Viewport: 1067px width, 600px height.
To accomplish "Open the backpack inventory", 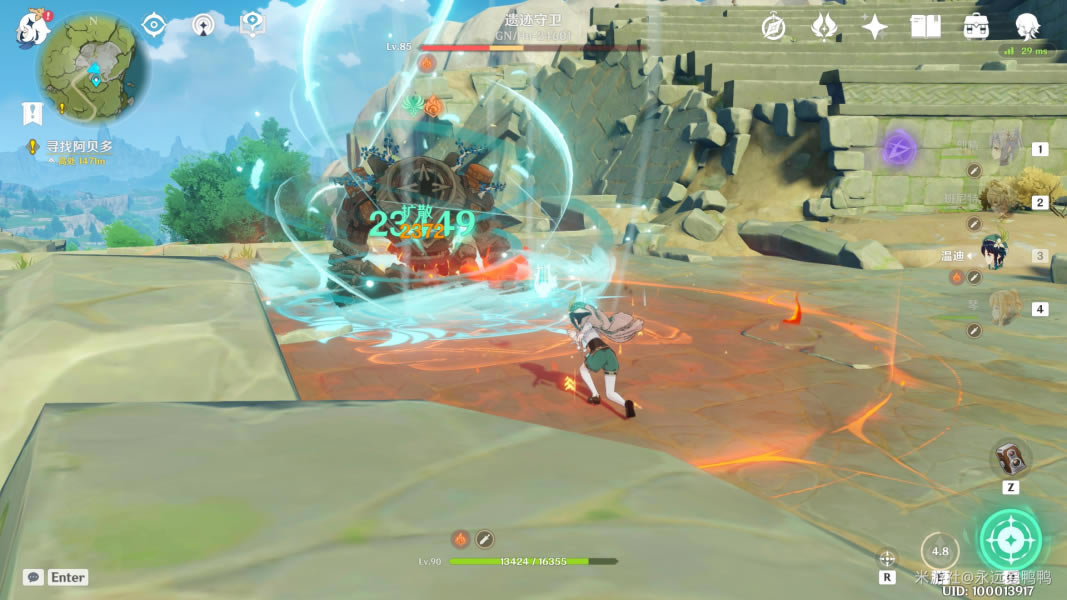I will tap(976, 27).
